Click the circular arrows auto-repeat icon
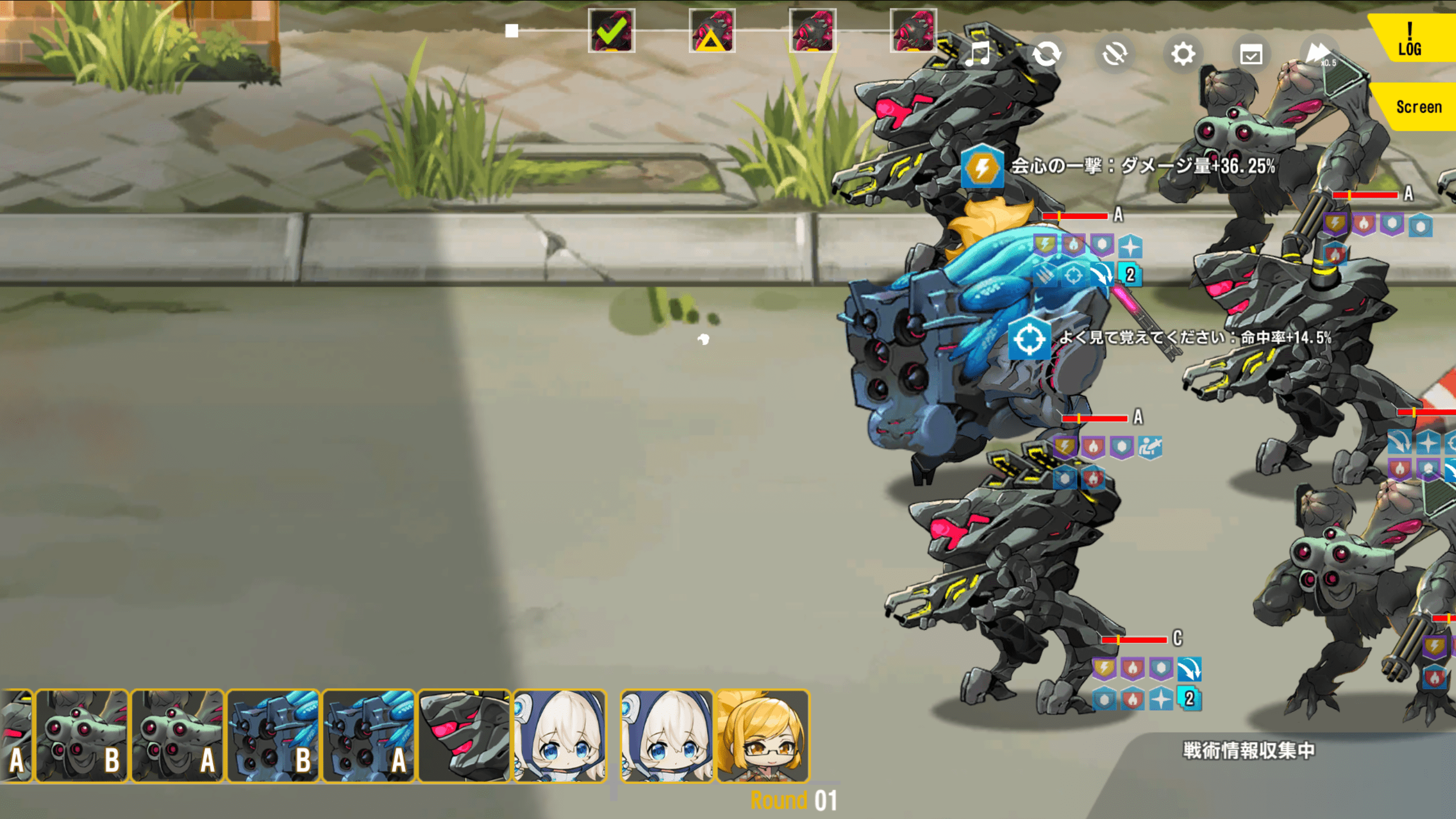The image size is (1456, 819). point(1046,55)
